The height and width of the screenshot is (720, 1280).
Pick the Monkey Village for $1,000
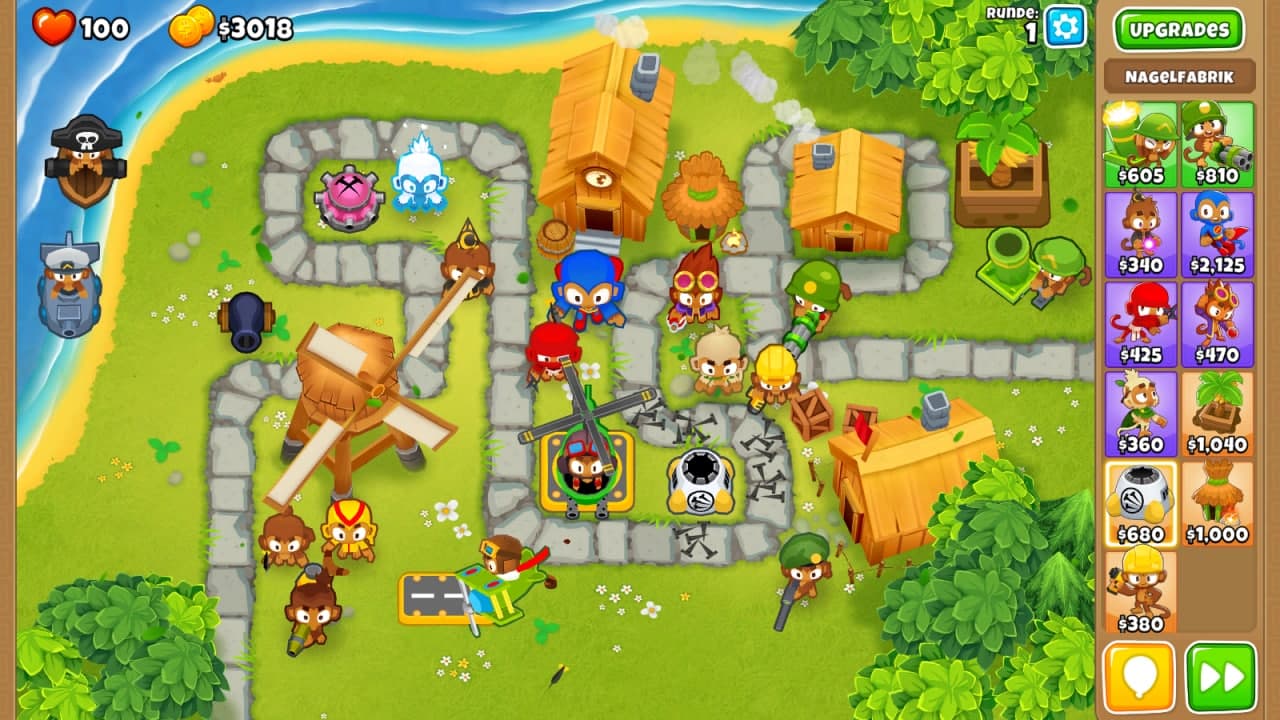pyautogui.click(x=1217, y=503)
